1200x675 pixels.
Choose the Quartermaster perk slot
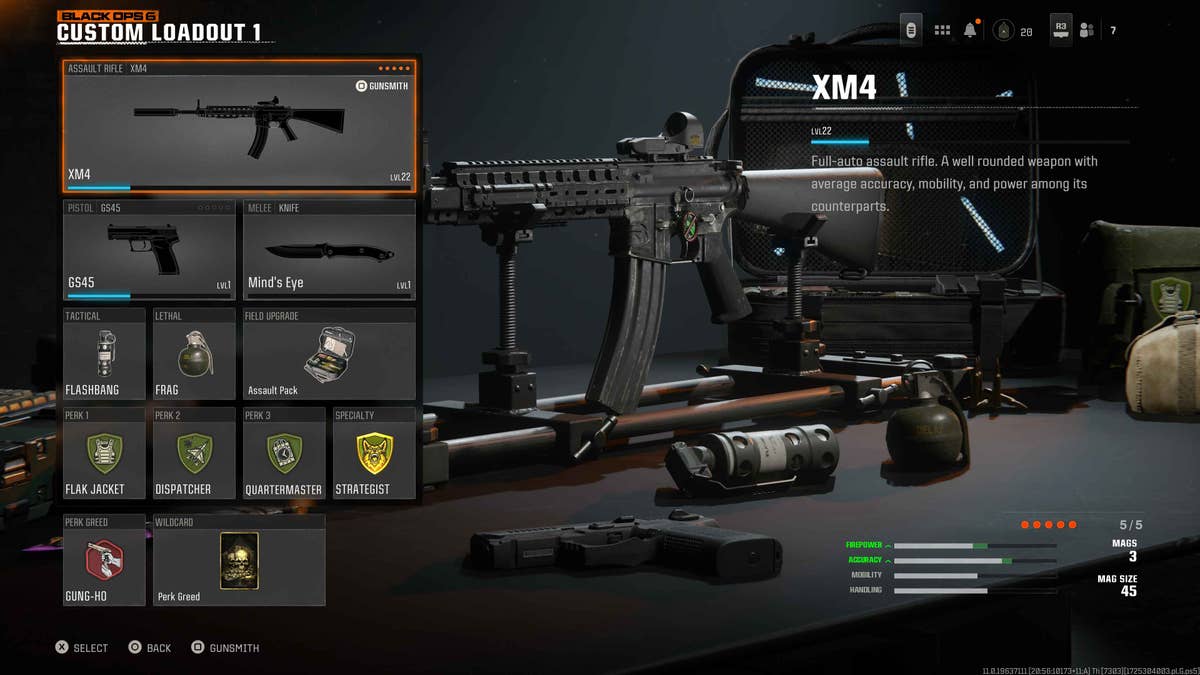pyautogui.click(x=284, y=453)
